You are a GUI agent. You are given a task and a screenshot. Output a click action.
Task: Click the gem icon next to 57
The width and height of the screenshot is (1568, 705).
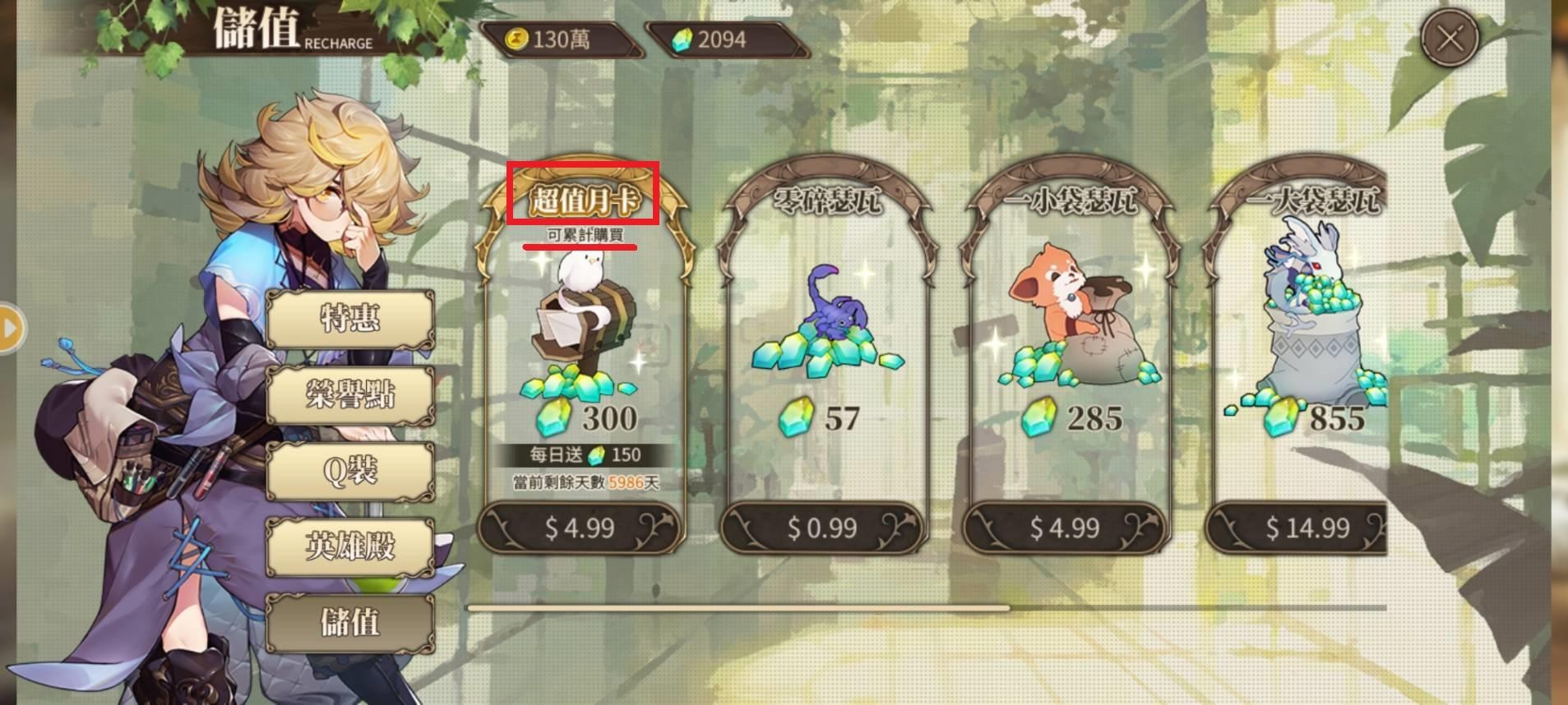point(794,418)
